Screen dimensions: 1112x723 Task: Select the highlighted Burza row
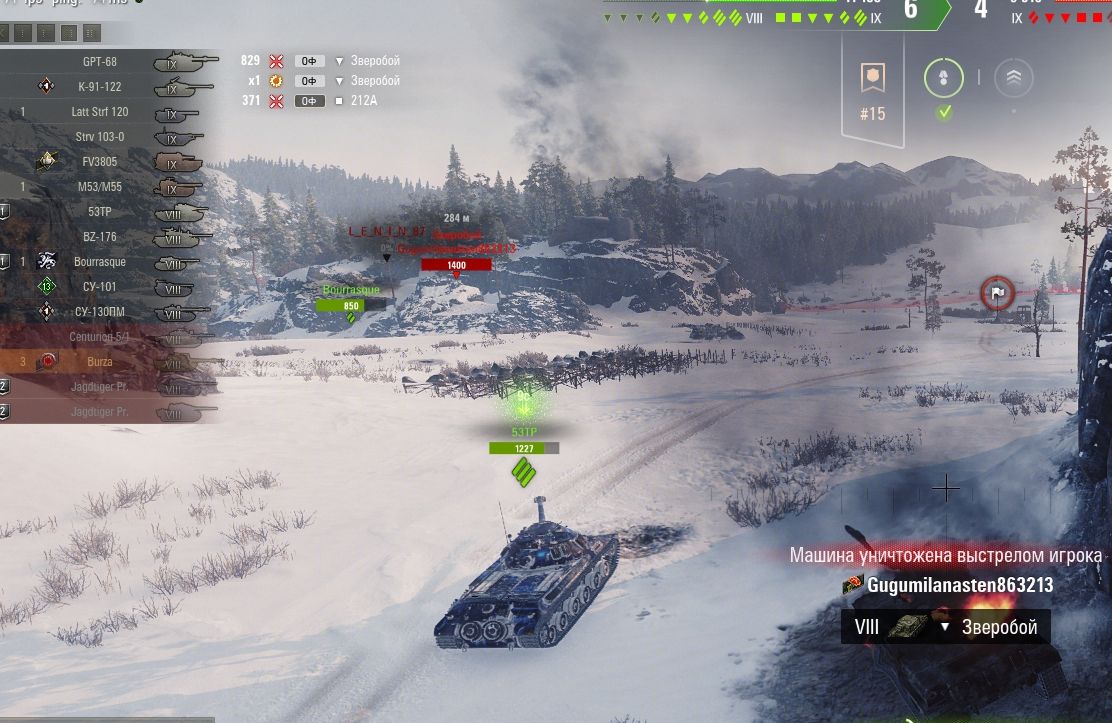coord(100,361)
